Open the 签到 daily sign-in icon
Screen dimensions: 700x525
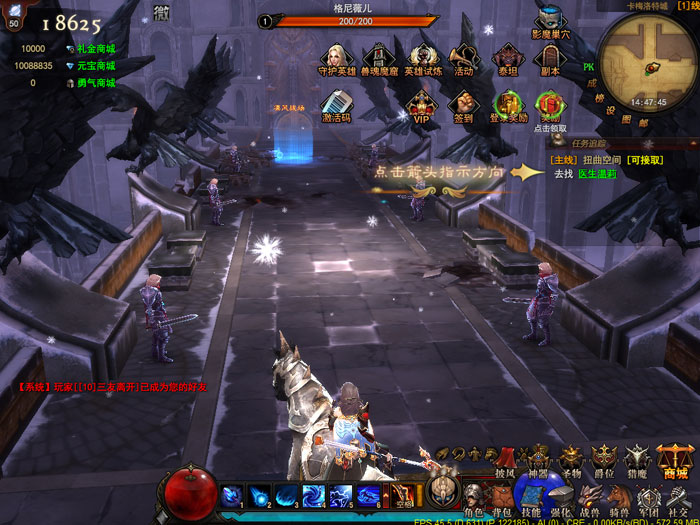[463, 103]
